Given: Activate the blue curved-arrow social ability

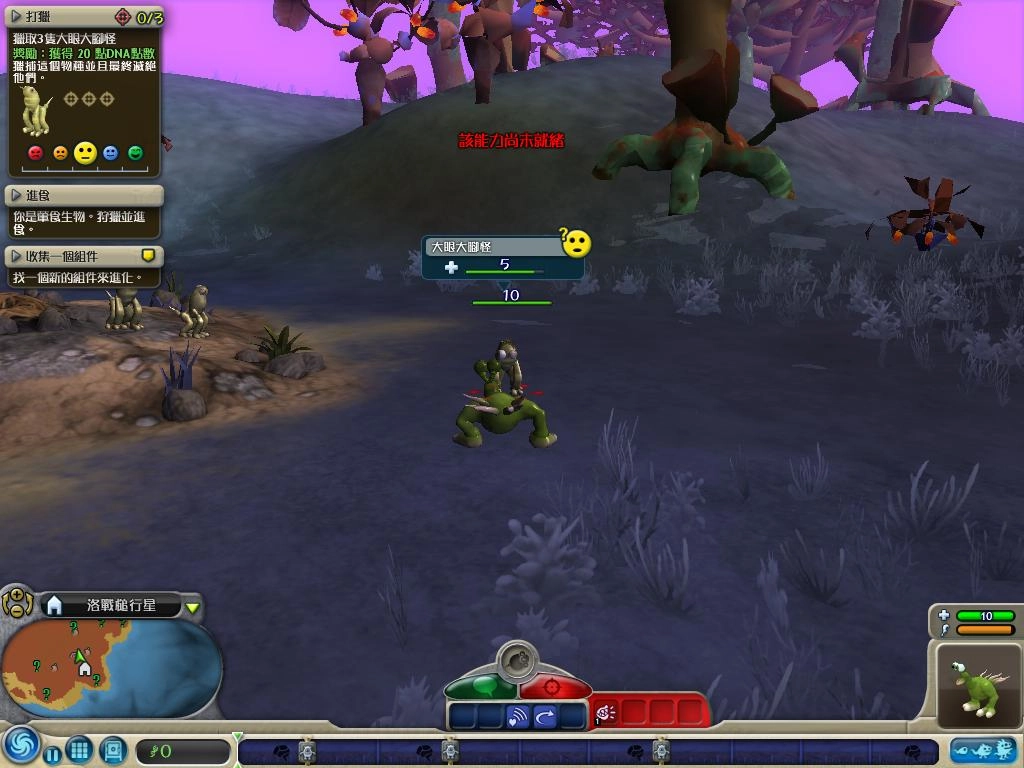Looking at the screenshot, I should click(x=545, y=716).
